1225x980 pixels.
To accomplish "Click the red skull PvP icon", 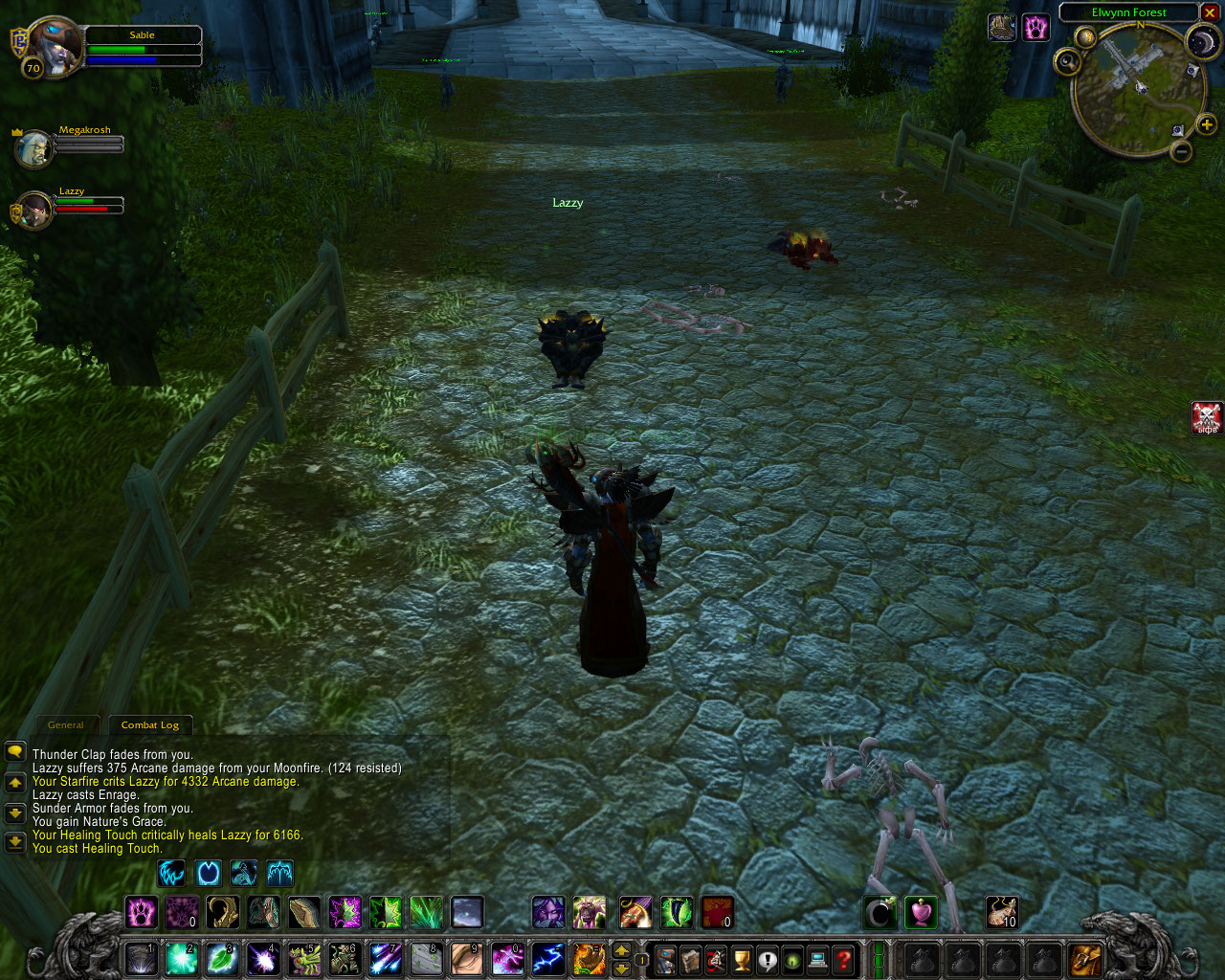I will coord(1207,417).
